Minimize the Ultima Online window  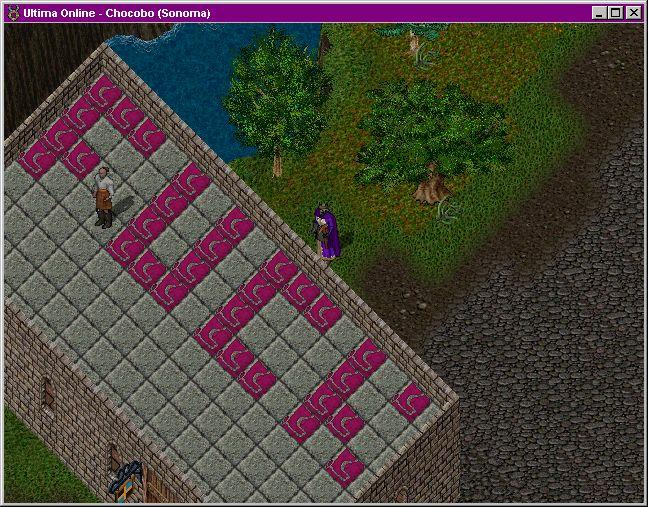[x=599, y=13]
